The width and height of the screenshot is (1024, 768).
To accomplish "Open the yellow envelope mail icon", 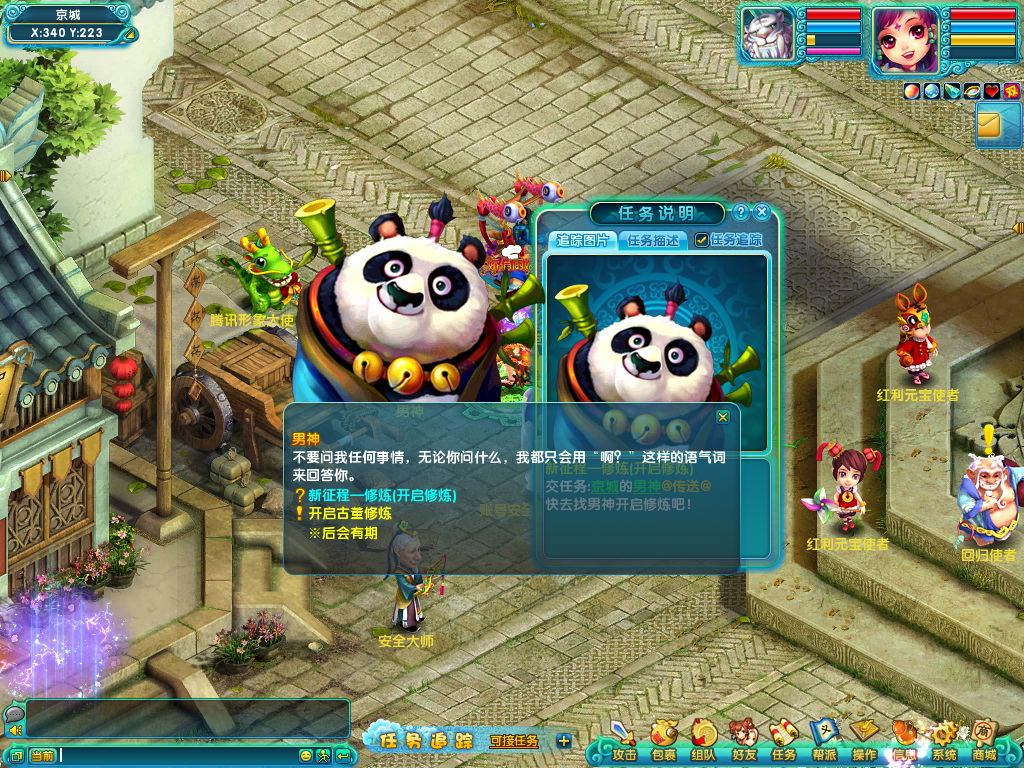I will [991, 125].
